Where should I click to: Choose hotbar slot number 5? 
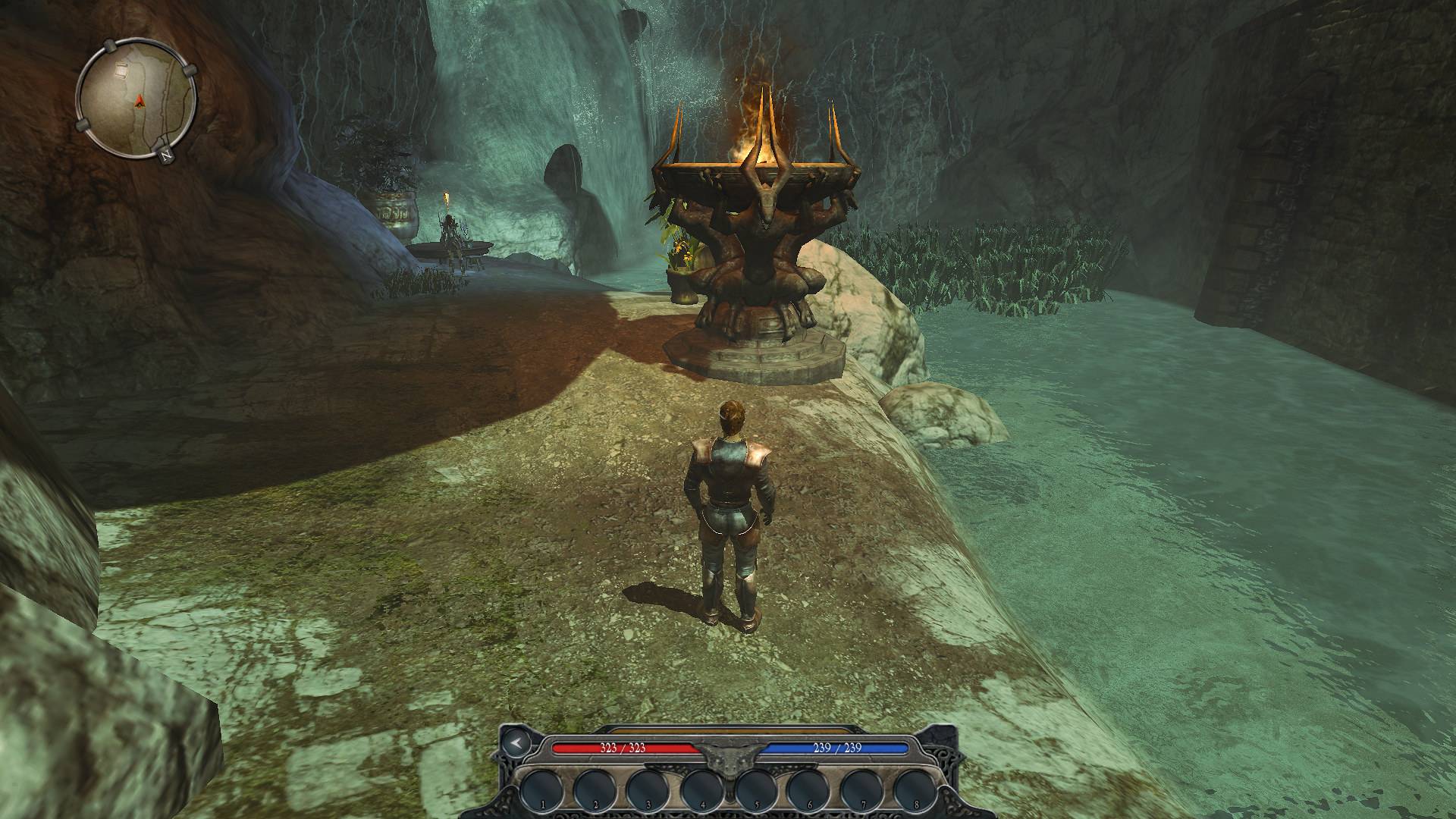[x=756, y=790]
